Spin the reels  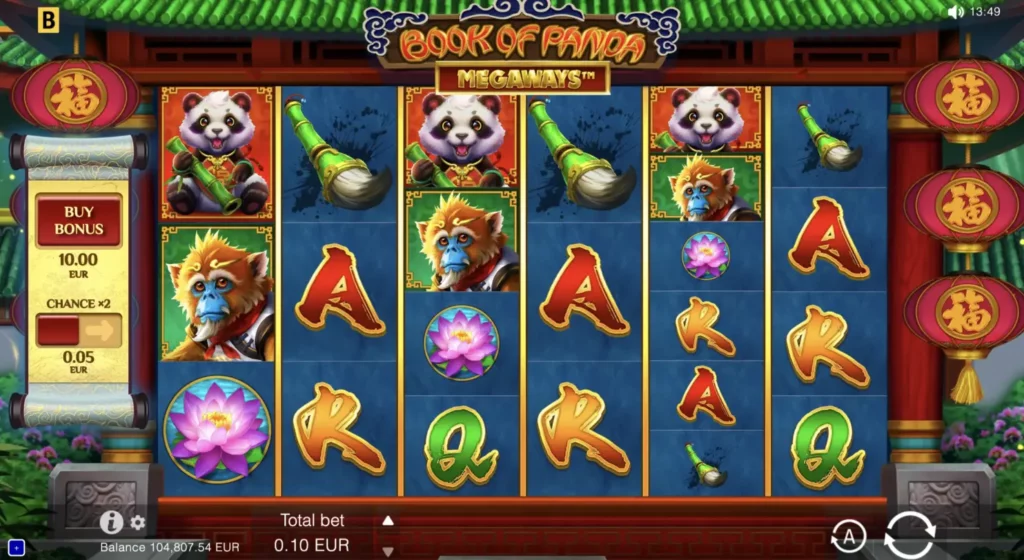tap(909, 537)
